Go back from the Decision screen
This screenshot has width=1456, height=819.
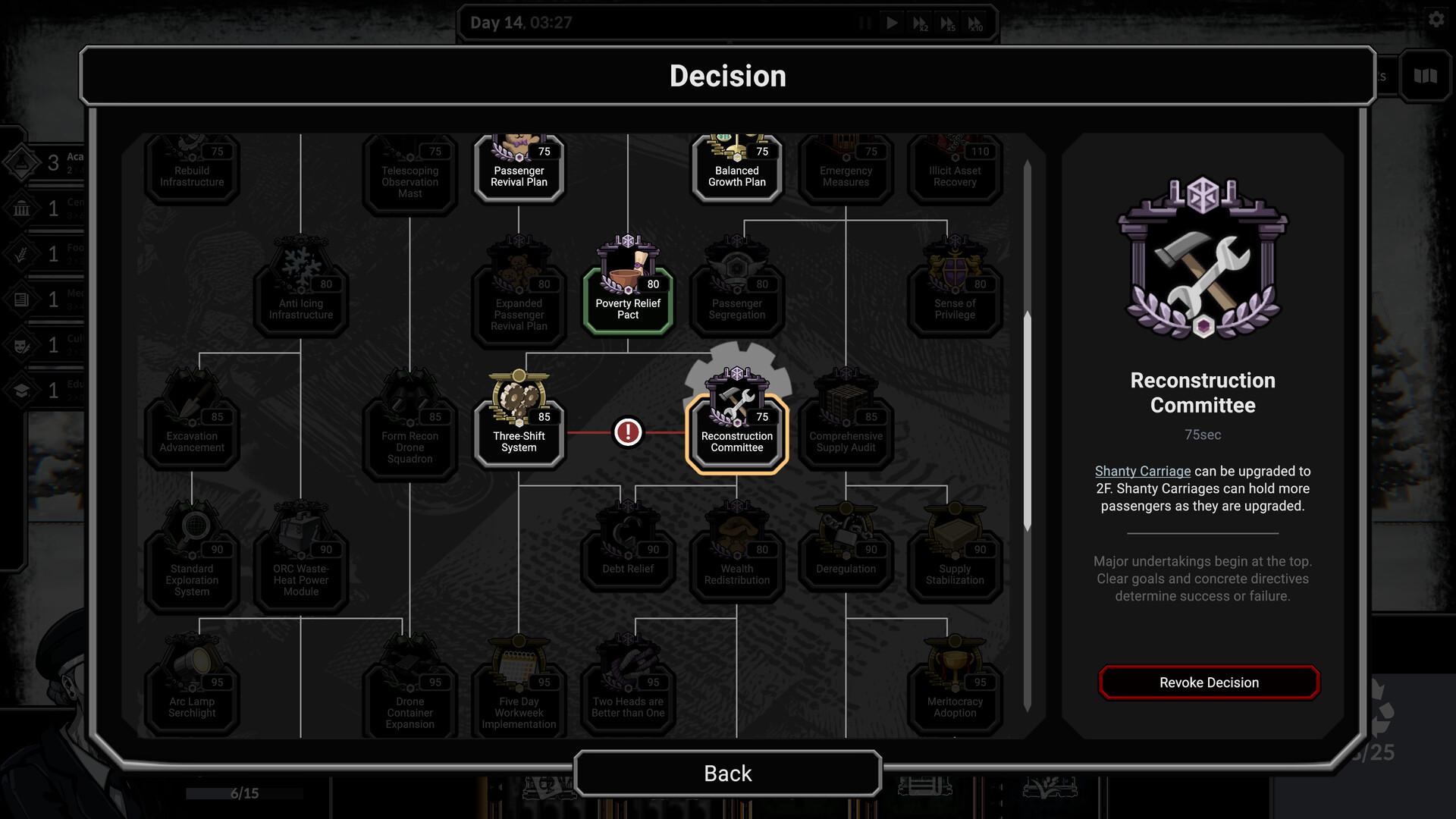coord(727,773)
